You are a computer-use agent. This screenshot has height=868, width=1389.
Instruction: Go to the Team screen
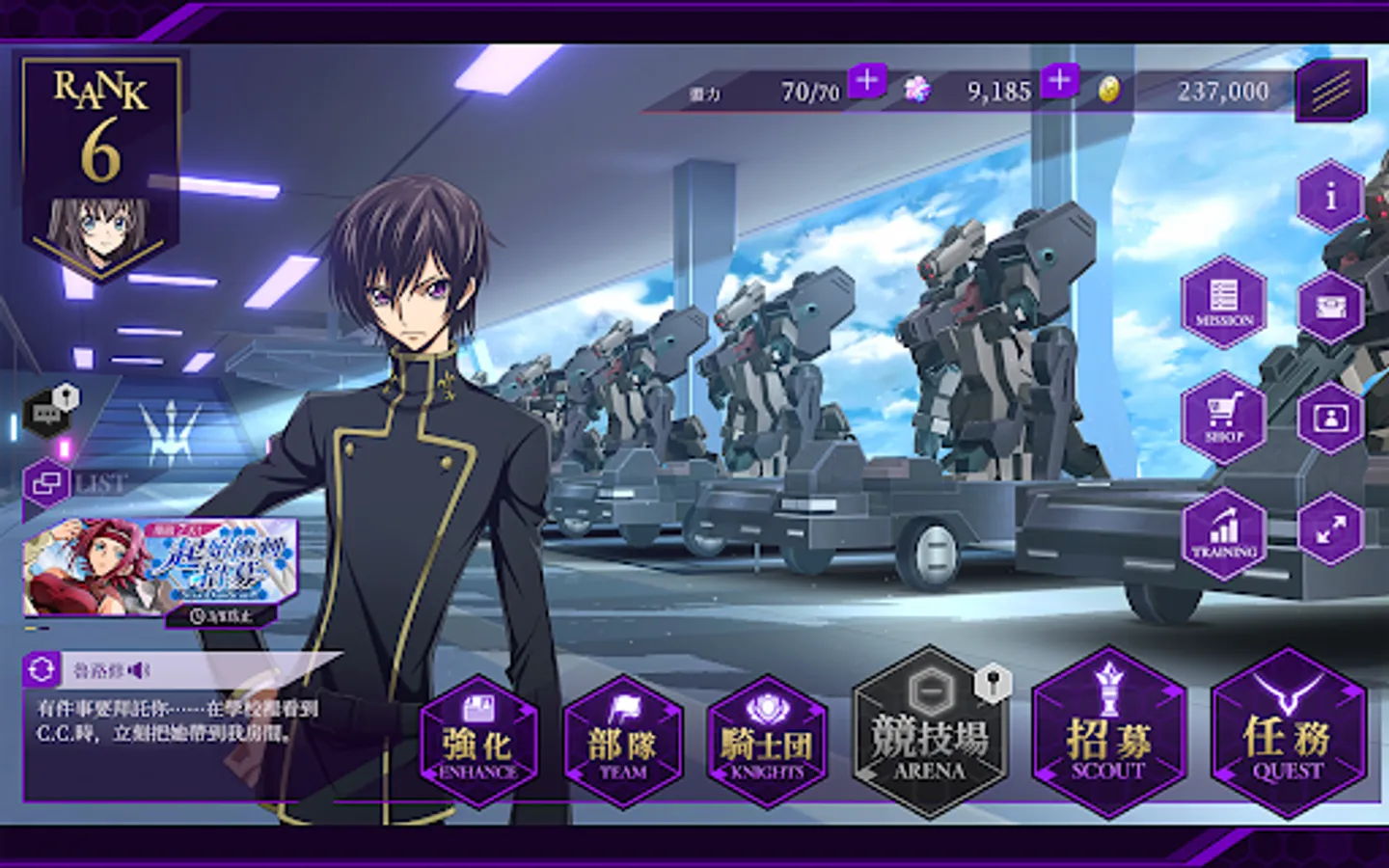tap(623, 743)
